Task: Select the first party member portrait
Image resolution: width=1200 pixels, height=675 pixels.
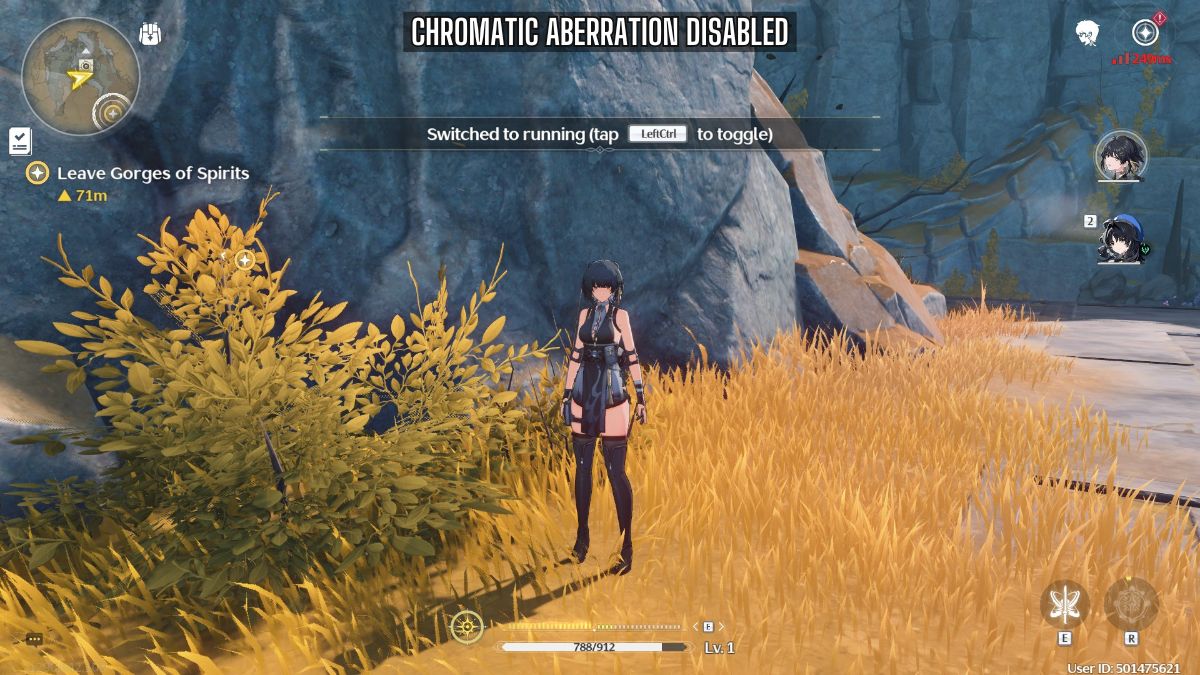Action: pos(1120,156)
